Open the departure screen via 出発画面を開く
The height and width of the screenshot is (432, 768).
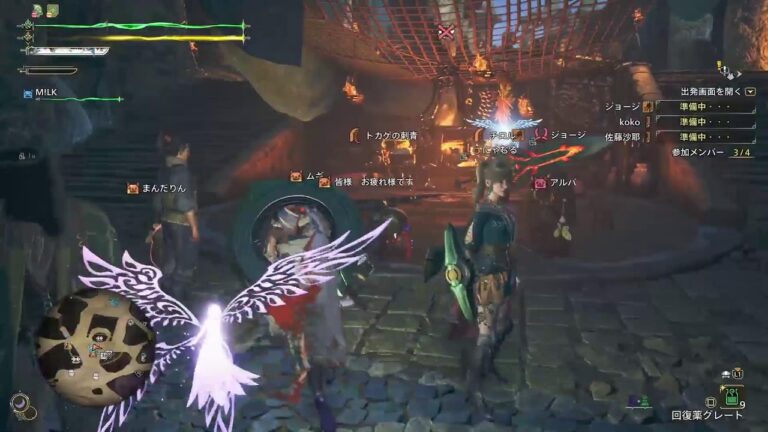click(718, 90)
